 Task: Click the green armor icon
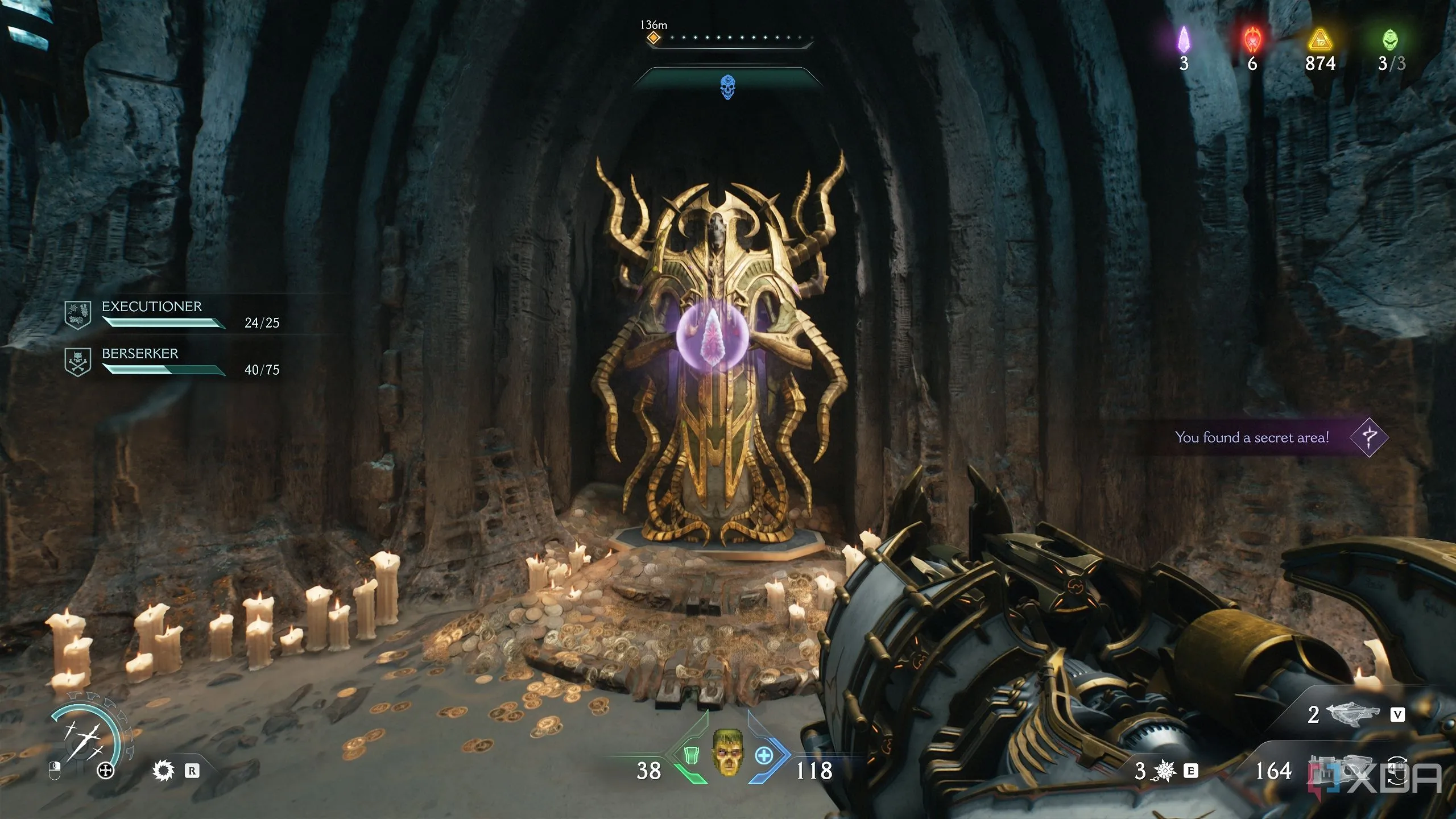pyautogui.click(x=690, y=755)
